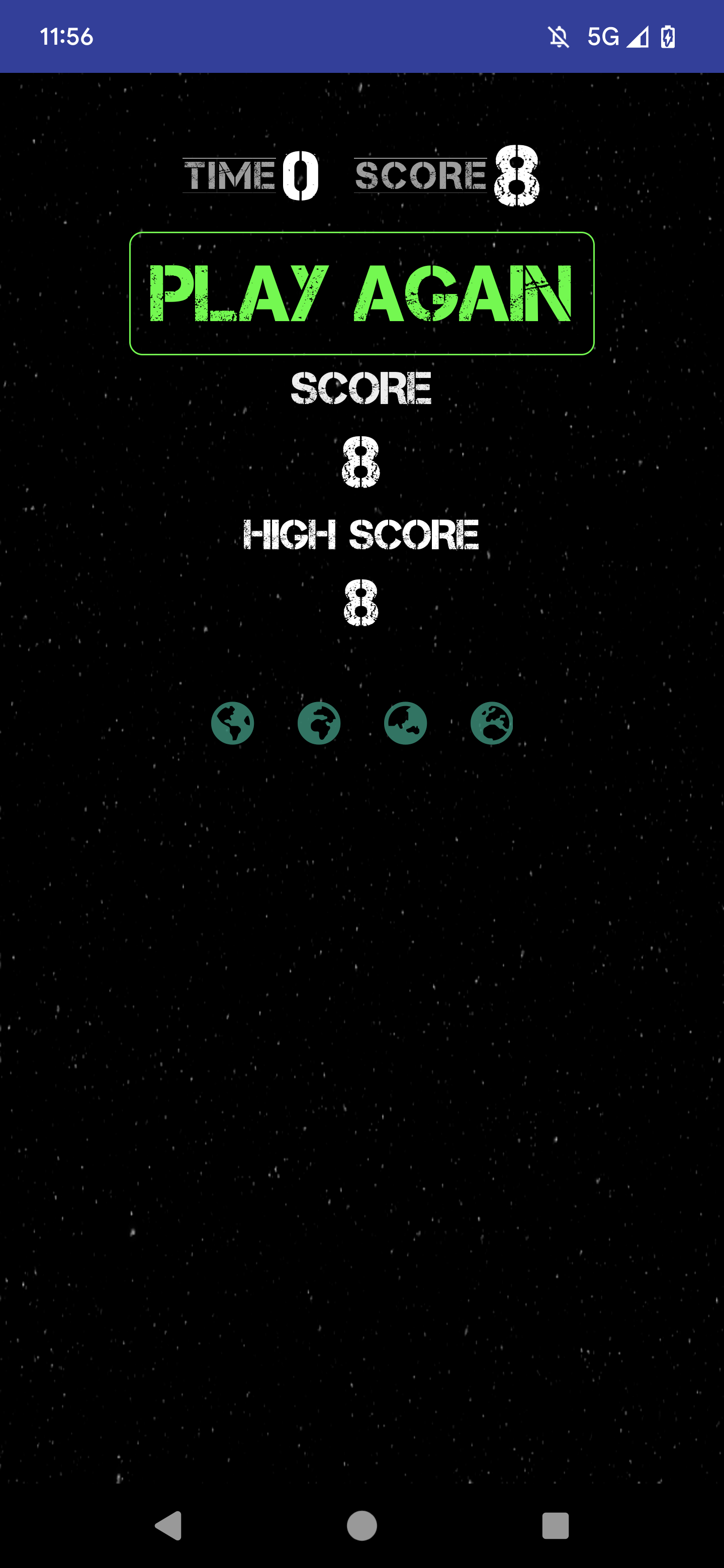Select the globe showing the Americas
Screen dimensions: 724x1568
(x=233, y=723)
